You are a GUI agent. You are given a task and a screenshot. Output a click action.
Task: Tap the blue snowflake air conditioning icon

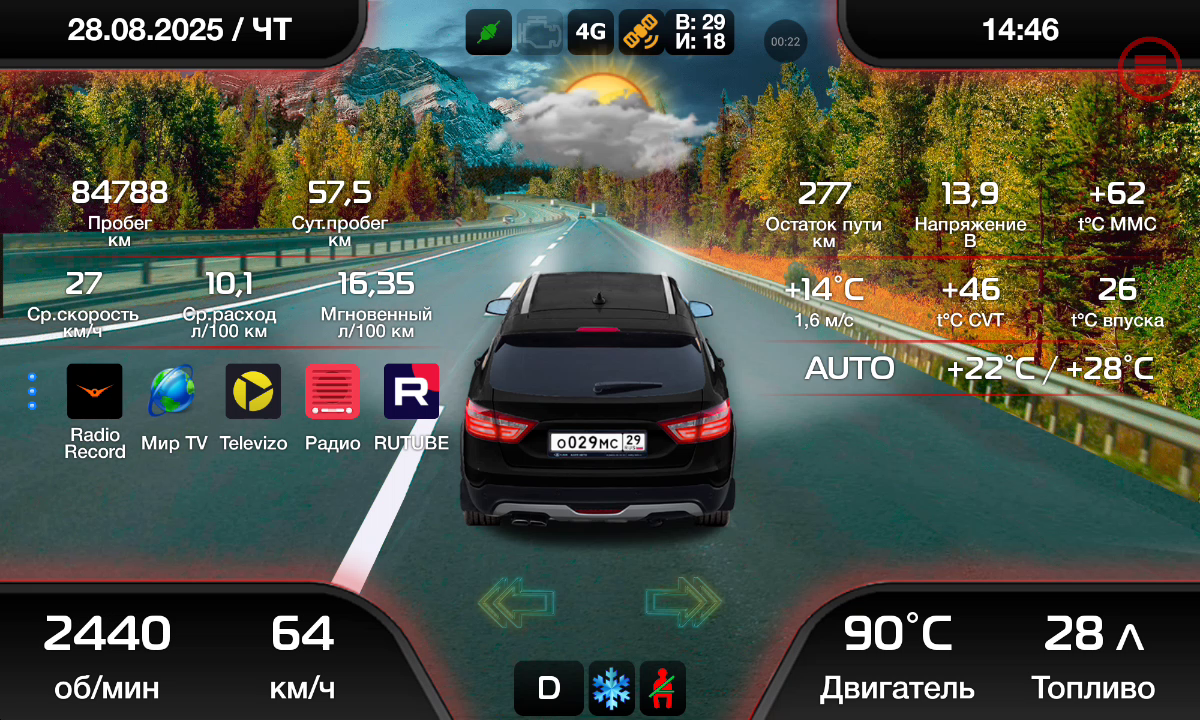click(x=611, y=688)
